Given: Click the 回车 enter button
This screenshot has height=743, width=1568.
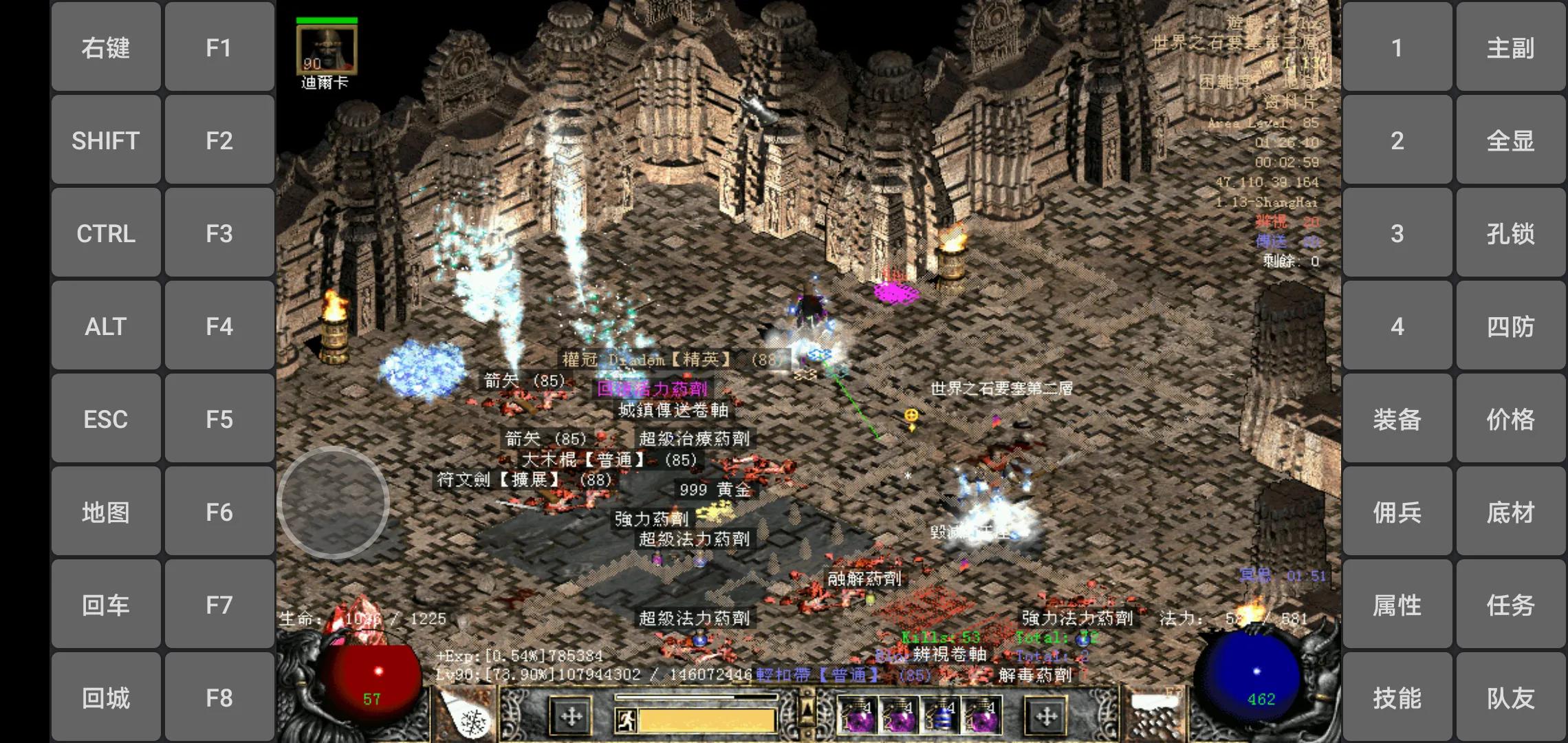Looking at the screenshot, I should [x=106, y=605].
